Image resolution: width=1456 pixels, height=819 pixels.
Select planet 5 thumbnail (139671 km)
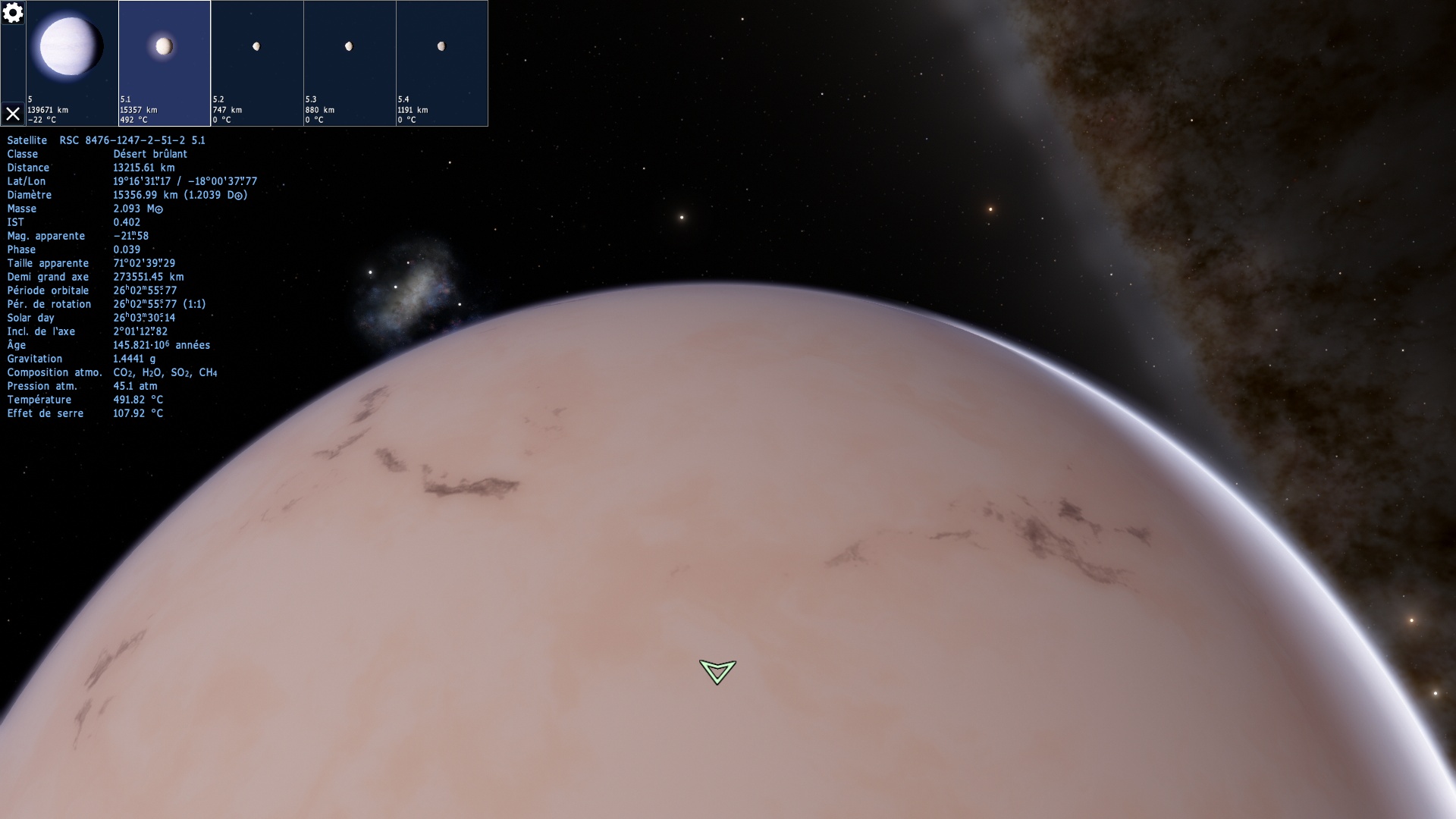72,63
